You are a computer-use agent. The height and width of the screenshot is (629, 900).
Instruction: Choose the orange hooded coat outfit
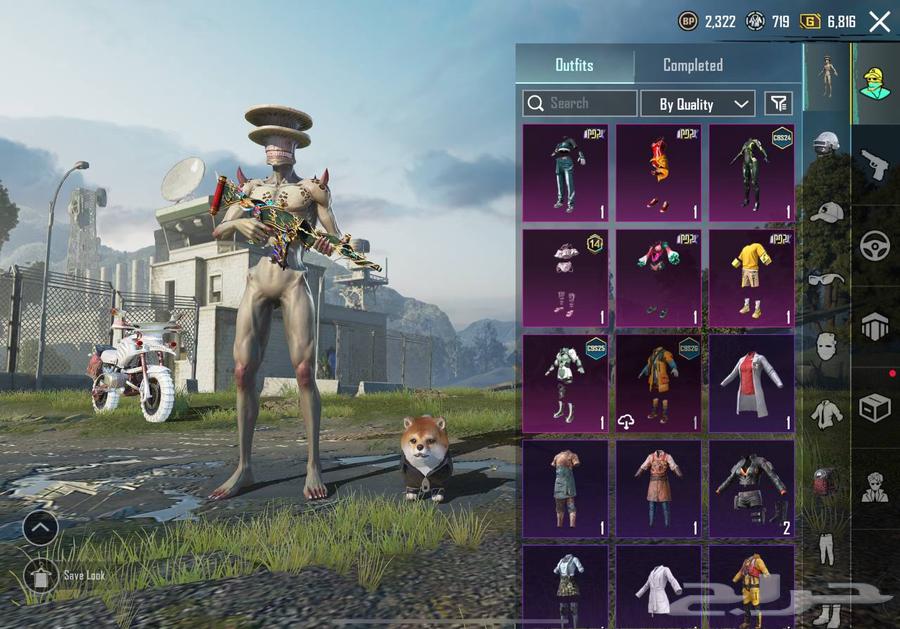658,383
